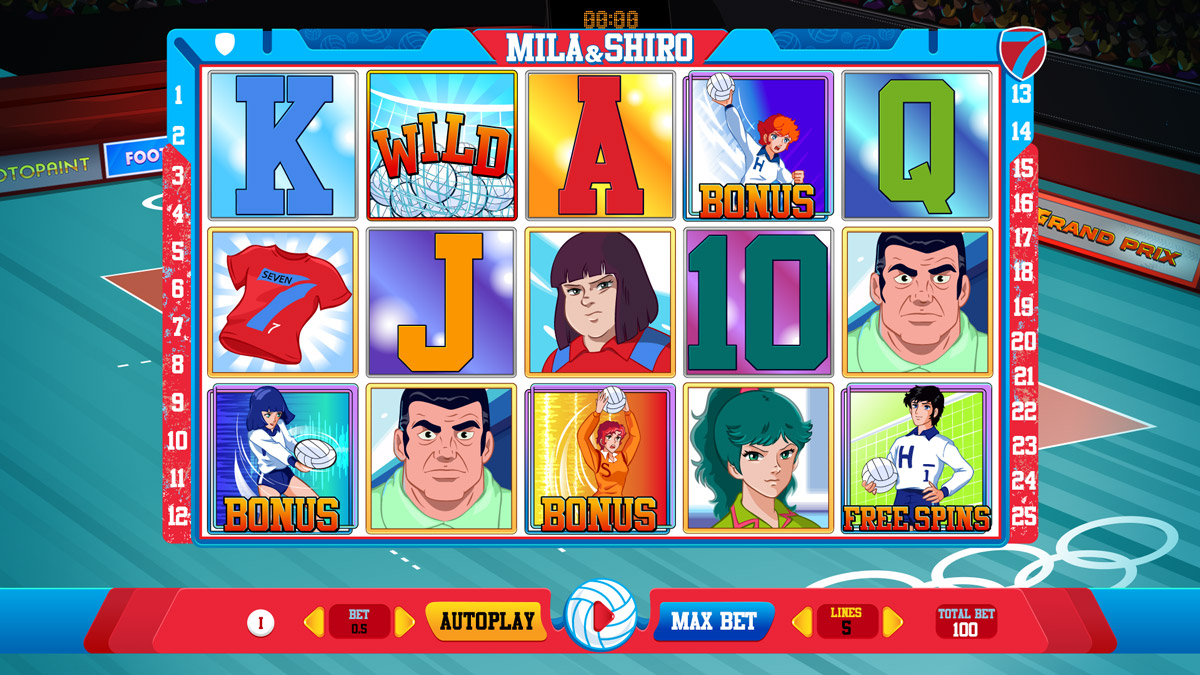Set the Max Bet
Screen dimensions: 1200x675
(713, 621)
